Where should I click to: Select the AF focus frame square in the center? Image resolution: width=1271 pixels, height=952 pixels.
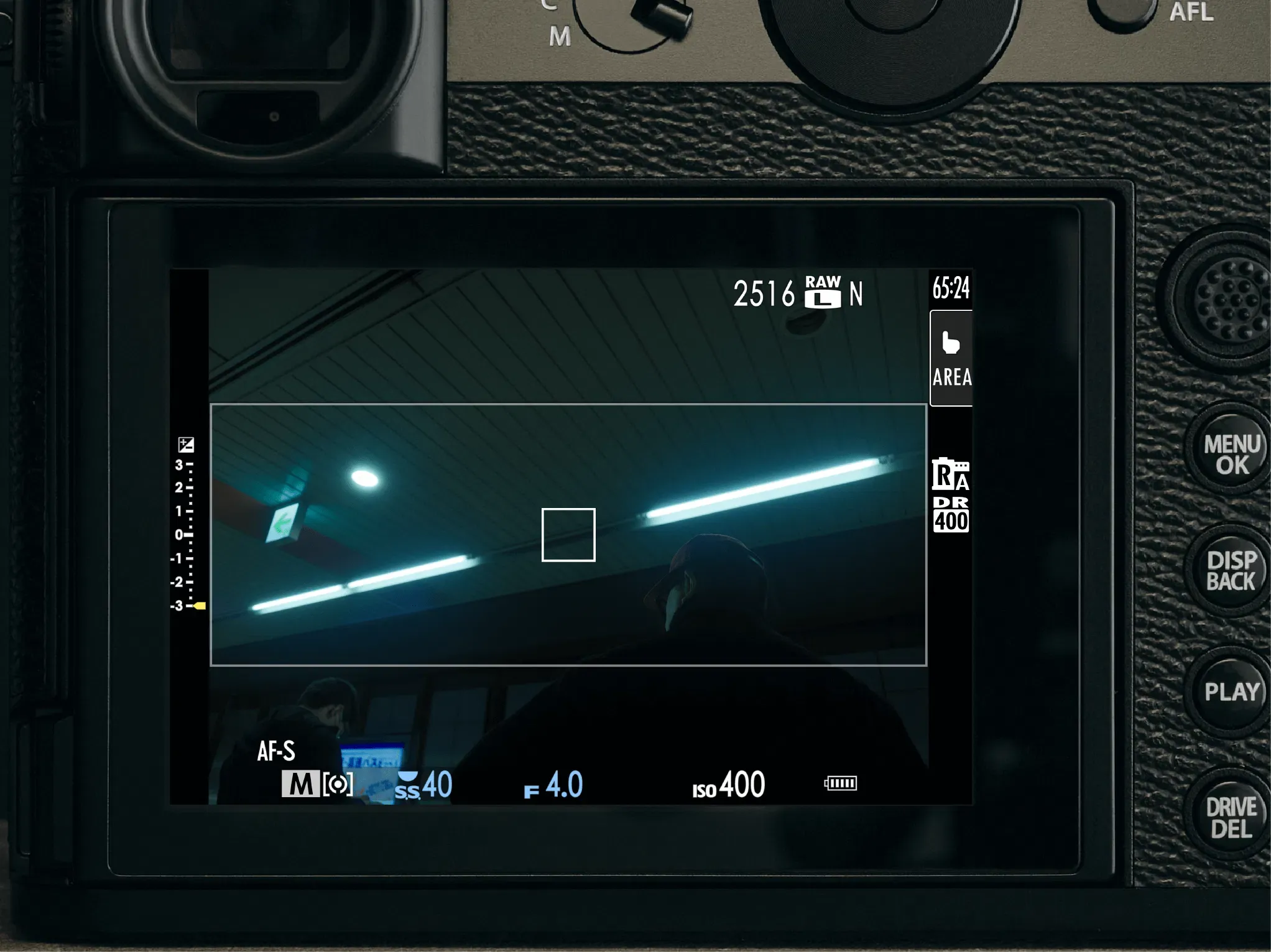[568, 534]
